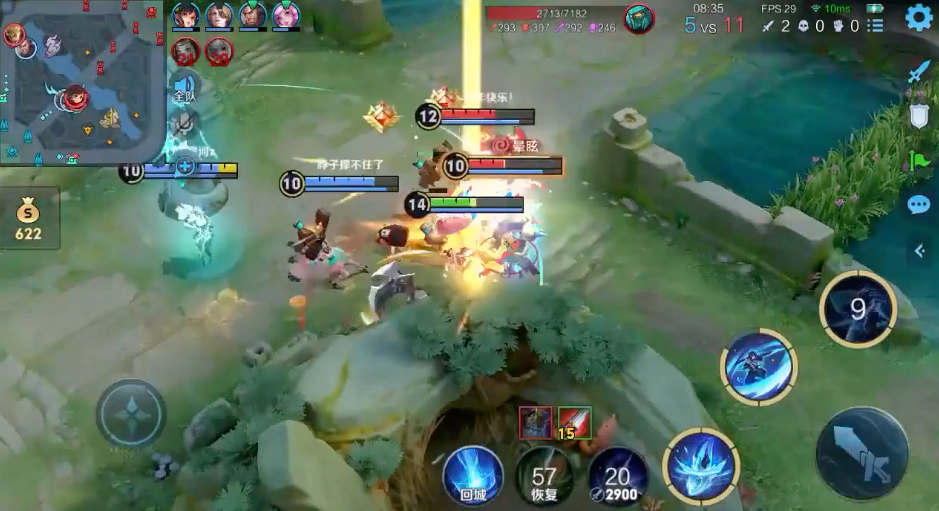The height and width of the screenshot is (511, 939).
Task: Select the pink-haired teammate portrait
Action: click(286, 16)
